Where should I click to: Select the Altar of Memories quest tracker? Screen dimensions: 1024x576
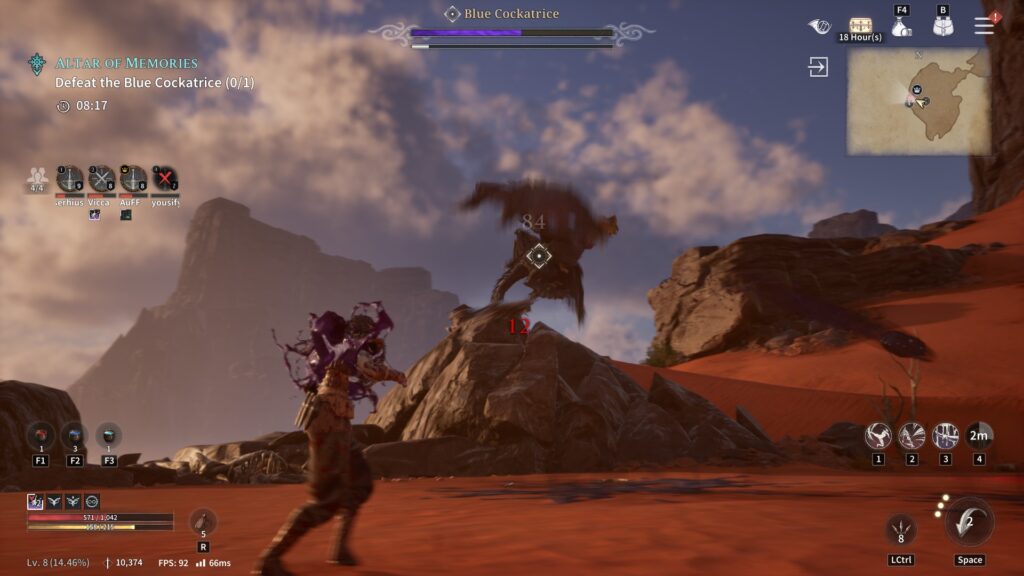click(126, 63)
